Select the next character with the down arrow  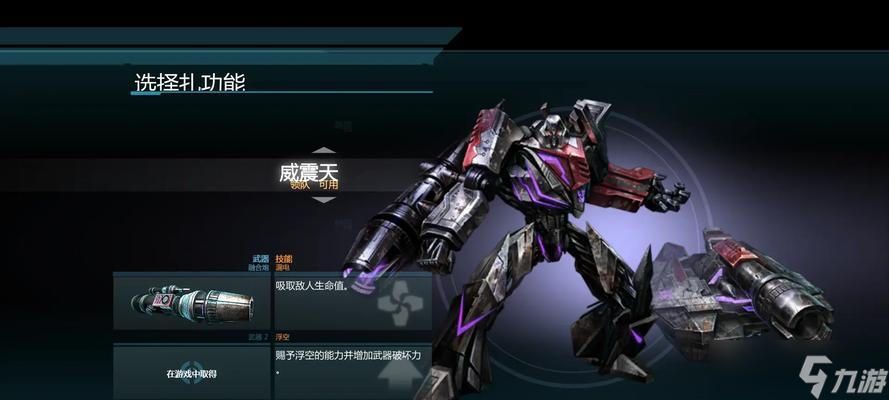[x=323, y=199]
